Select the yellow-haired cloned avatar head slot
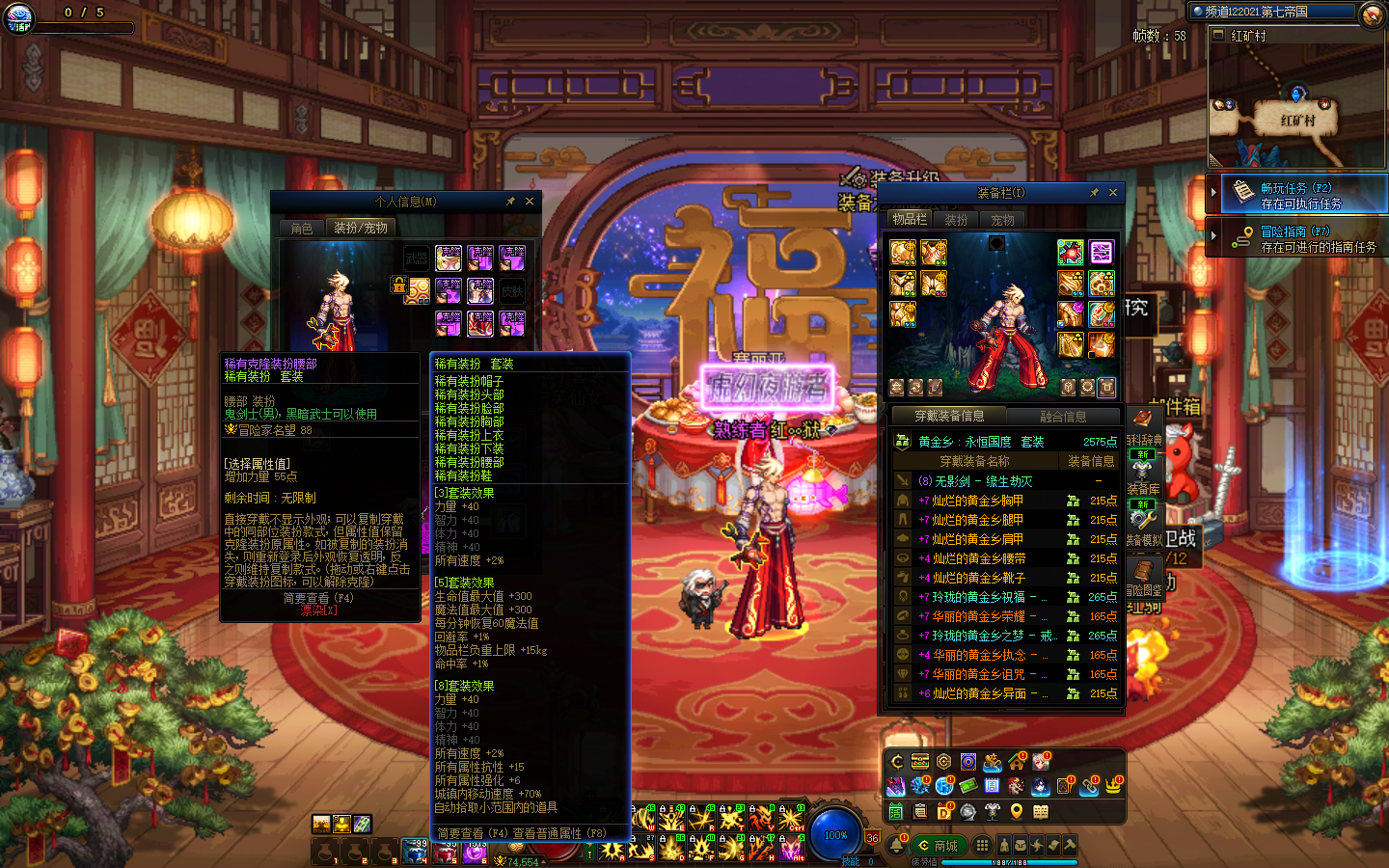This screenshot has height=868, width=1389. pyautogui.click(x=449, y=258)
